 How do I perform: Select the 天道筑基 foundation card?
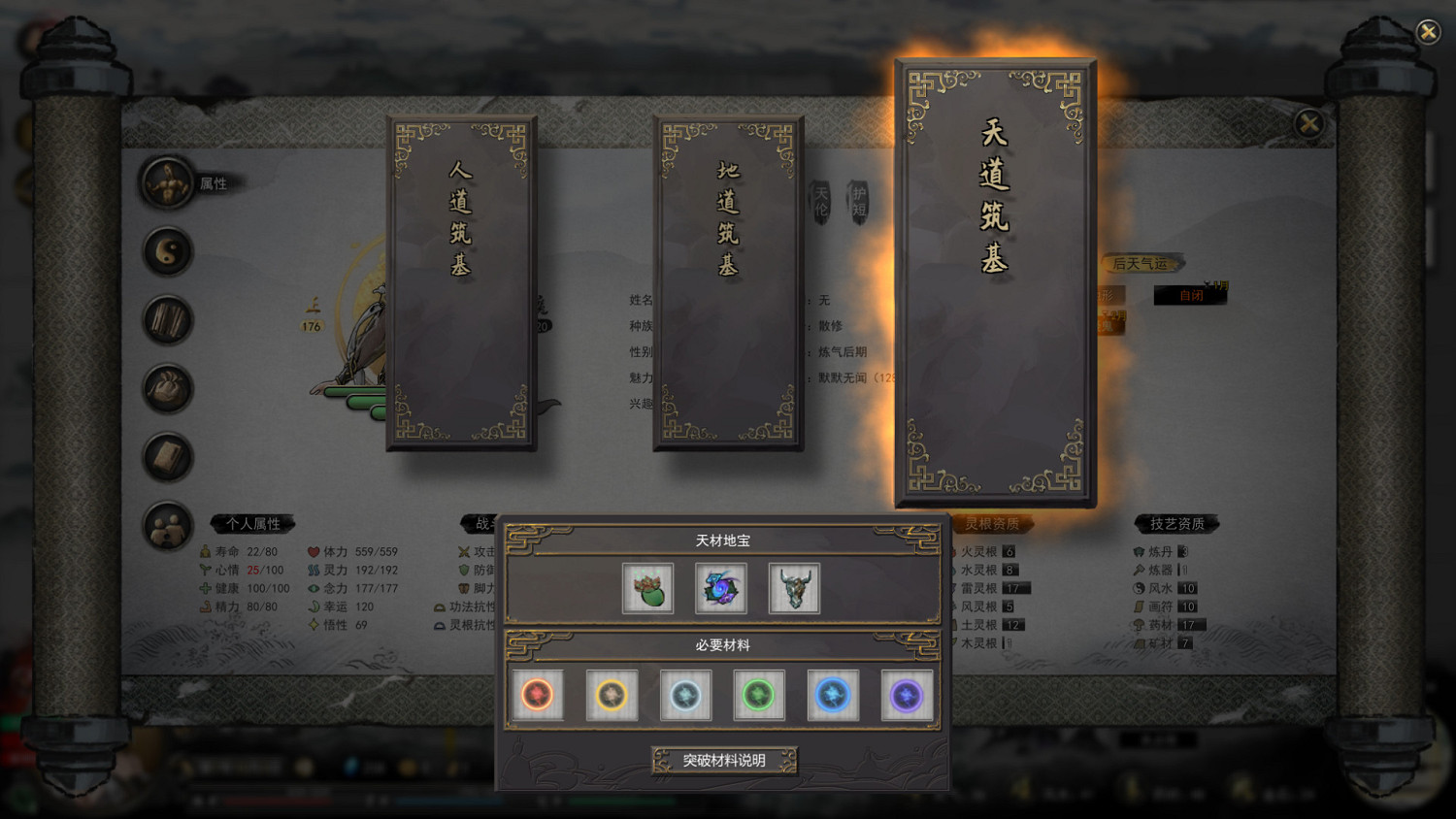point(995,281)
